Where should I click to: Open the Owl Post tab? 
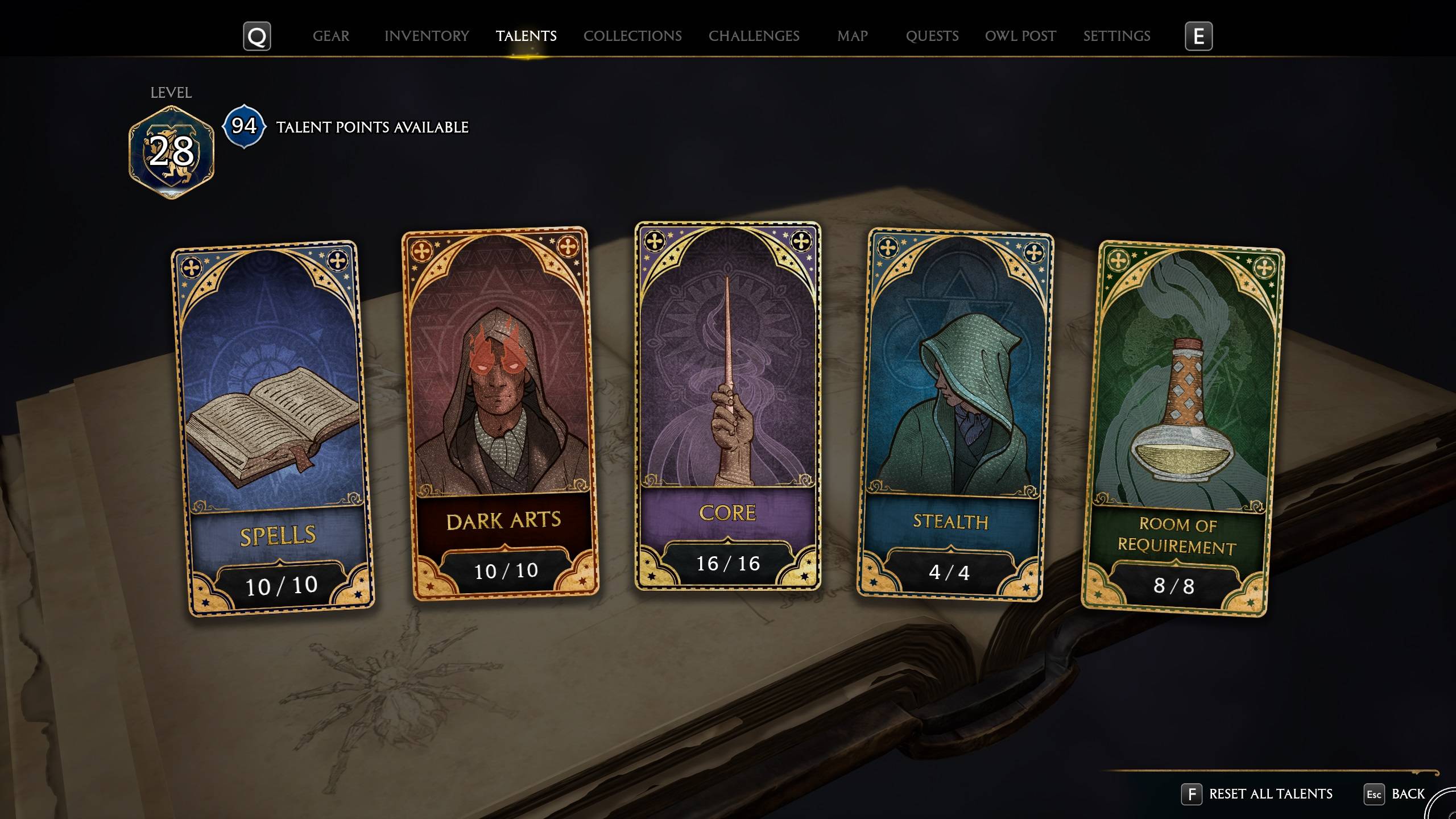(1020, 36)
